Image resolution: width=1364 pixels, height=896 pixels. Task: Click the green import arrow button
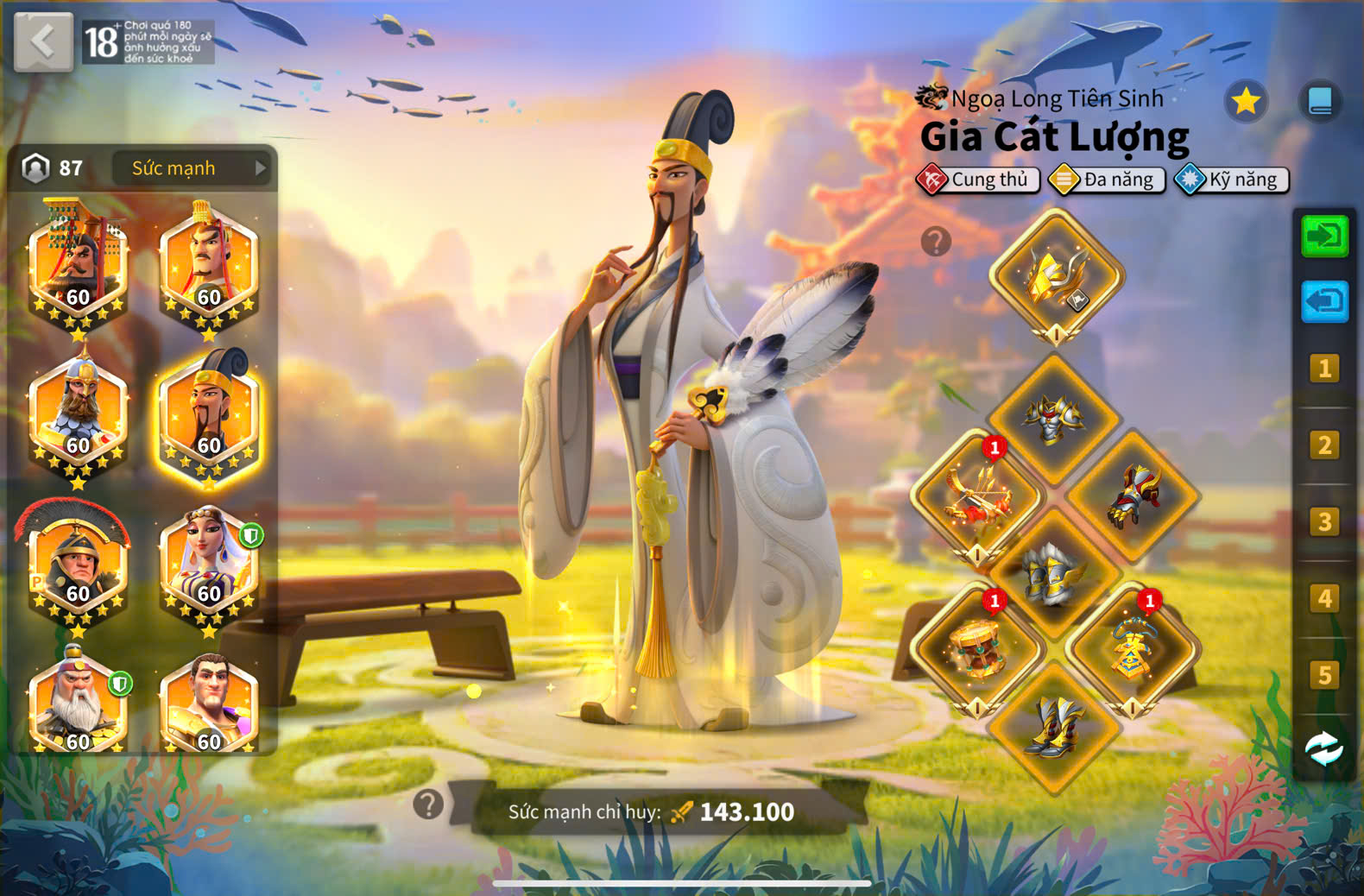1324,237
